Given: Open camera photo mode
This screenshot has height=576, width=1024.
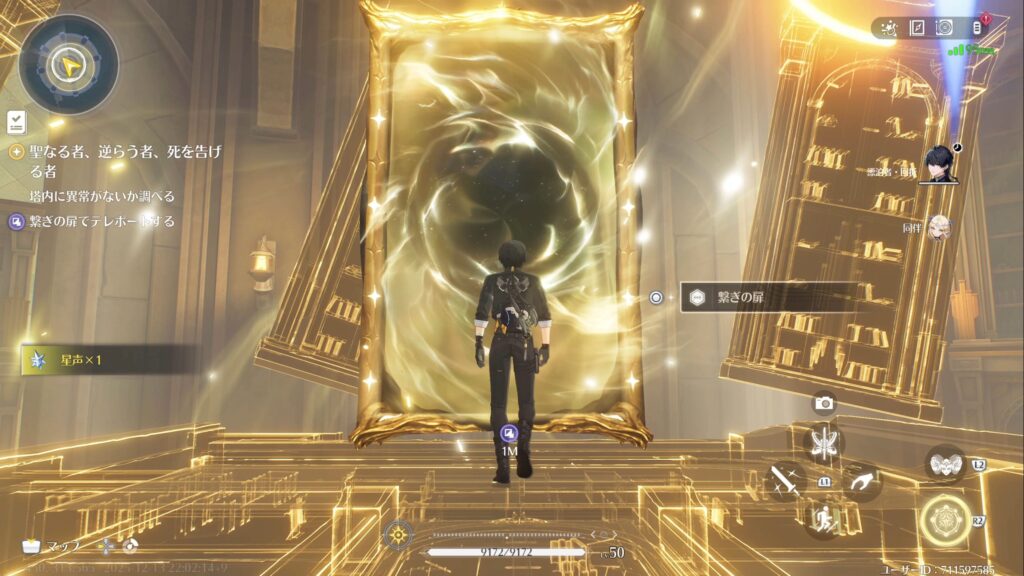Looking at the screenshot, I should (824, 403).
